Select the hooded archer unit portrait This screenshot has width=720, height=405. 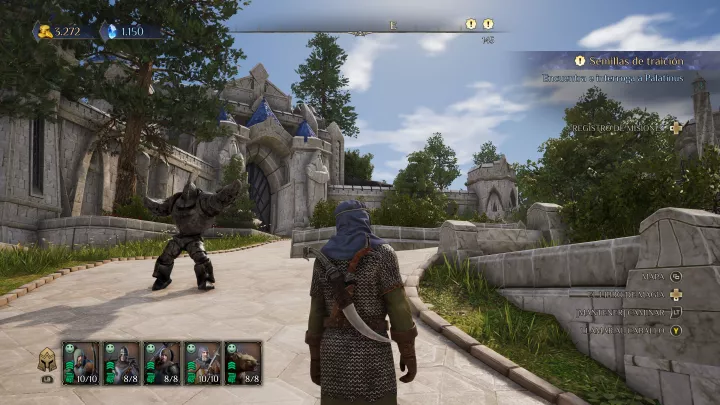point(81,362)
